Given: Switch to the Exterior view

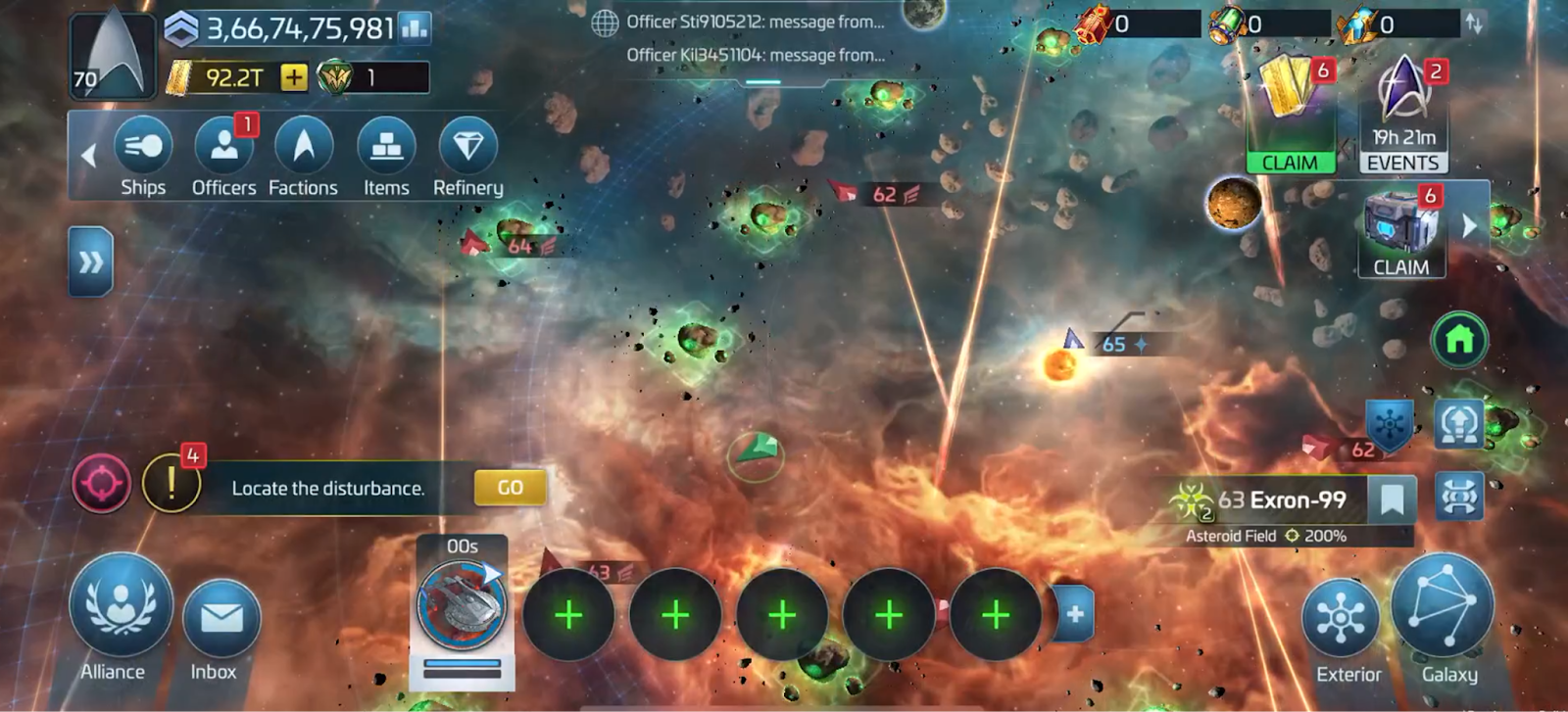Looking at the screenshot, I should click(1341, 626).
